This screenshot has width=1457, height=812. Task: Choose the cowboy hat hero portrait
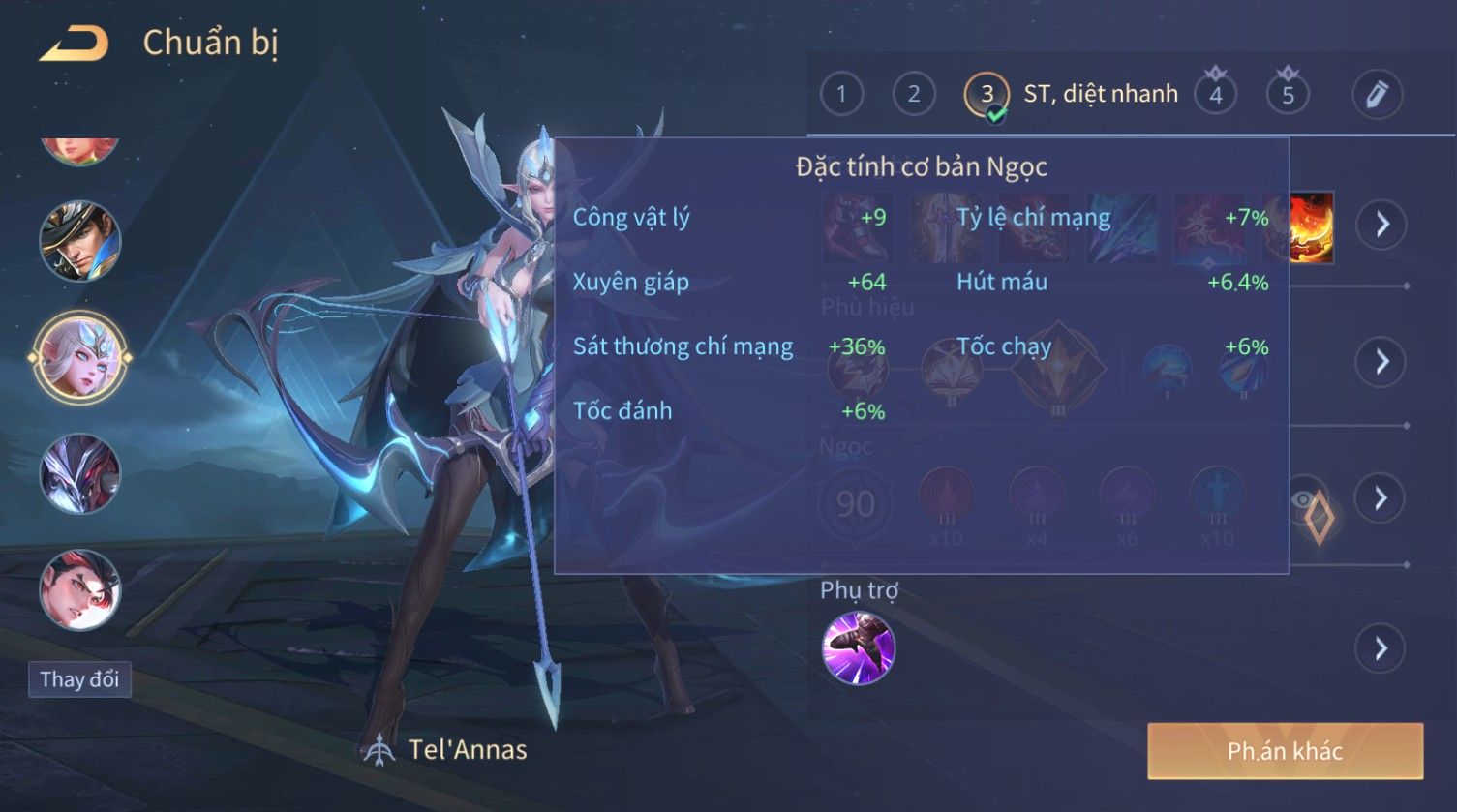click(80, 241)
